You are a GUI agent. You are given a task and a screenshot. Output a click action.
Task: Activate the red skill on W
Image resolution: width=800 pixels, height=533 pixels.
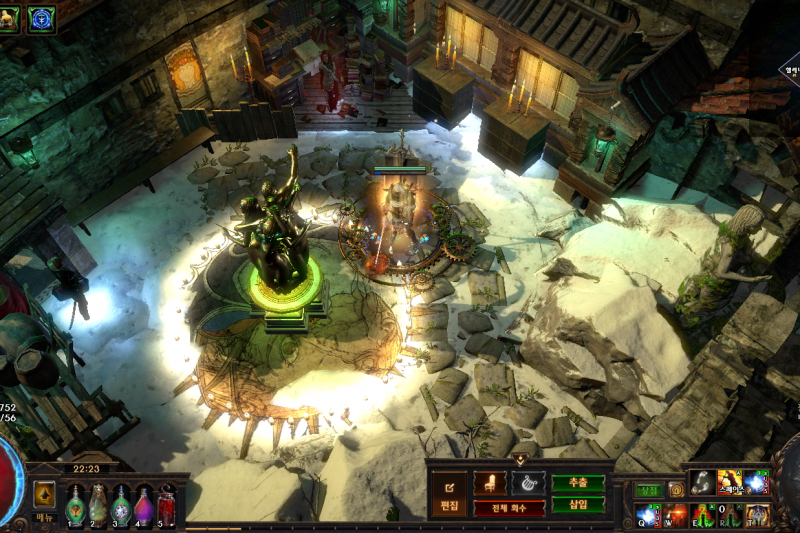[x=677, y=515]
